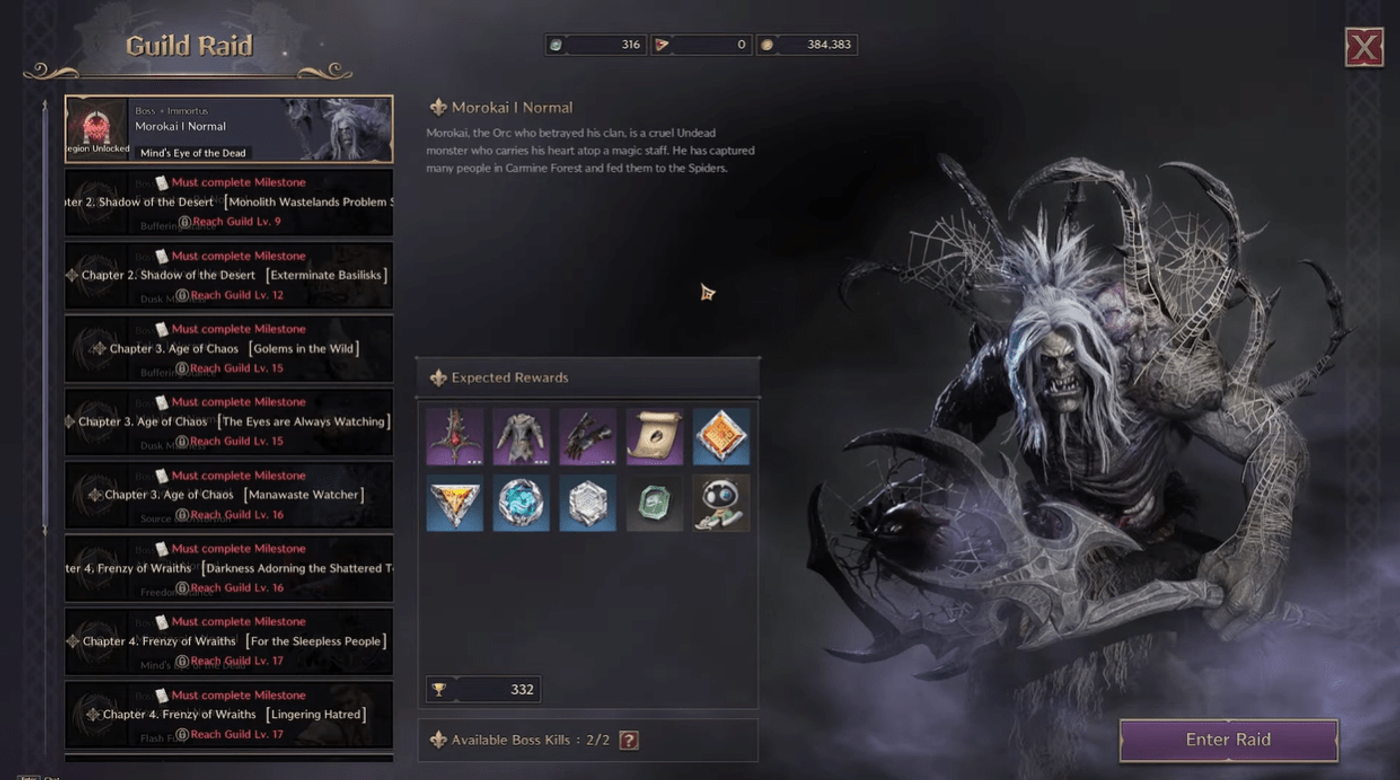The height and width of the screenshot is (780, 1400).
Task: Choose the Exterminate Basilisks raid entry
Action: click(x=229, y=275)
